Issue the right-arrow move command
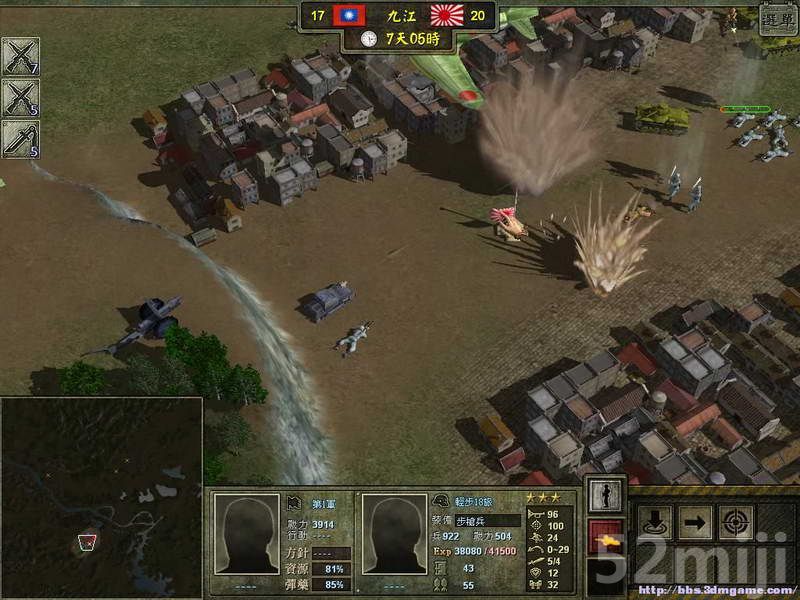 click(696, 522)
